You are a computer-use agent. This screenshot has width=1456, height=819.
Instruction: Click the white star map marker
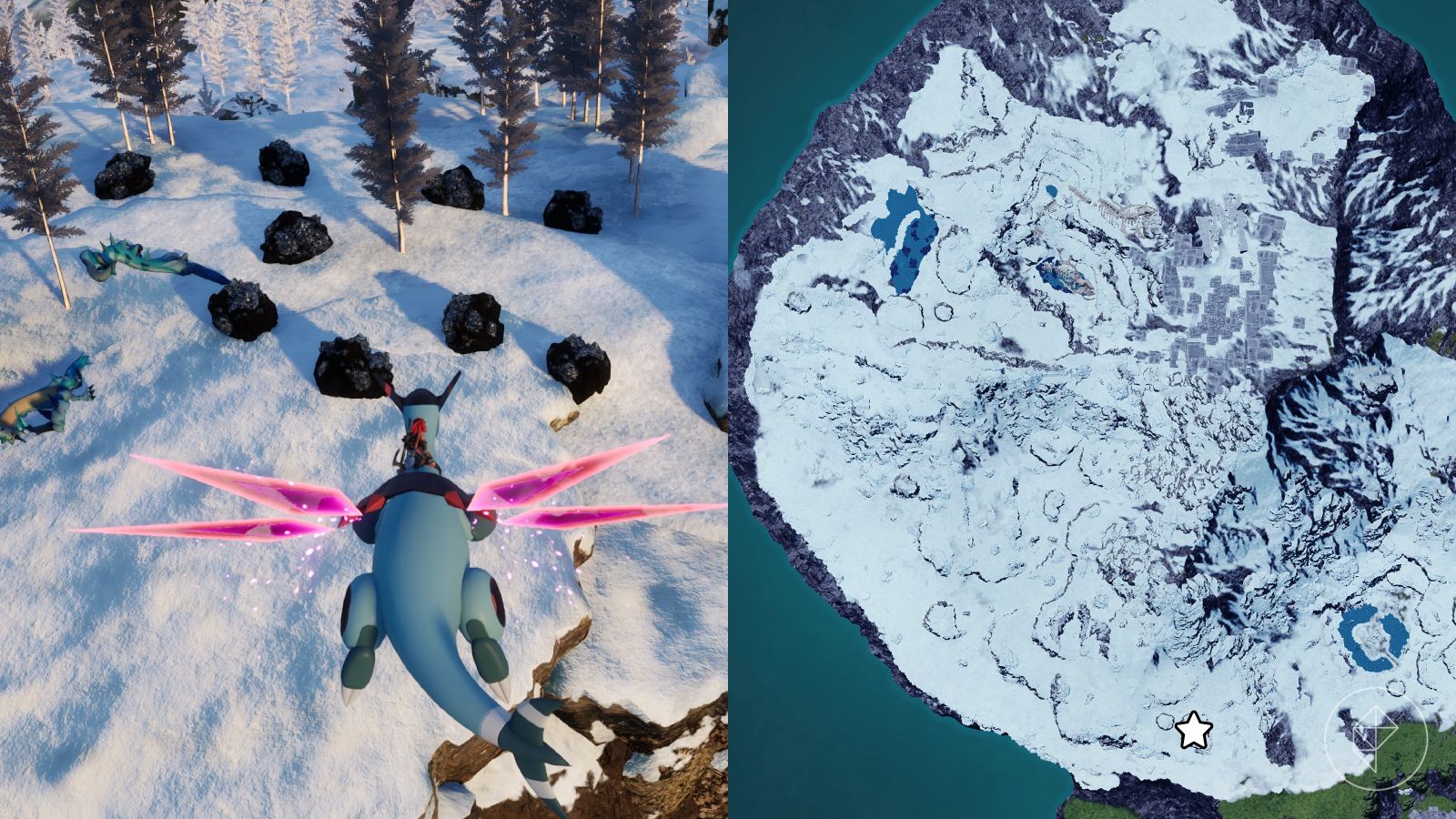pyautogui.click(x=1192, y=729)
